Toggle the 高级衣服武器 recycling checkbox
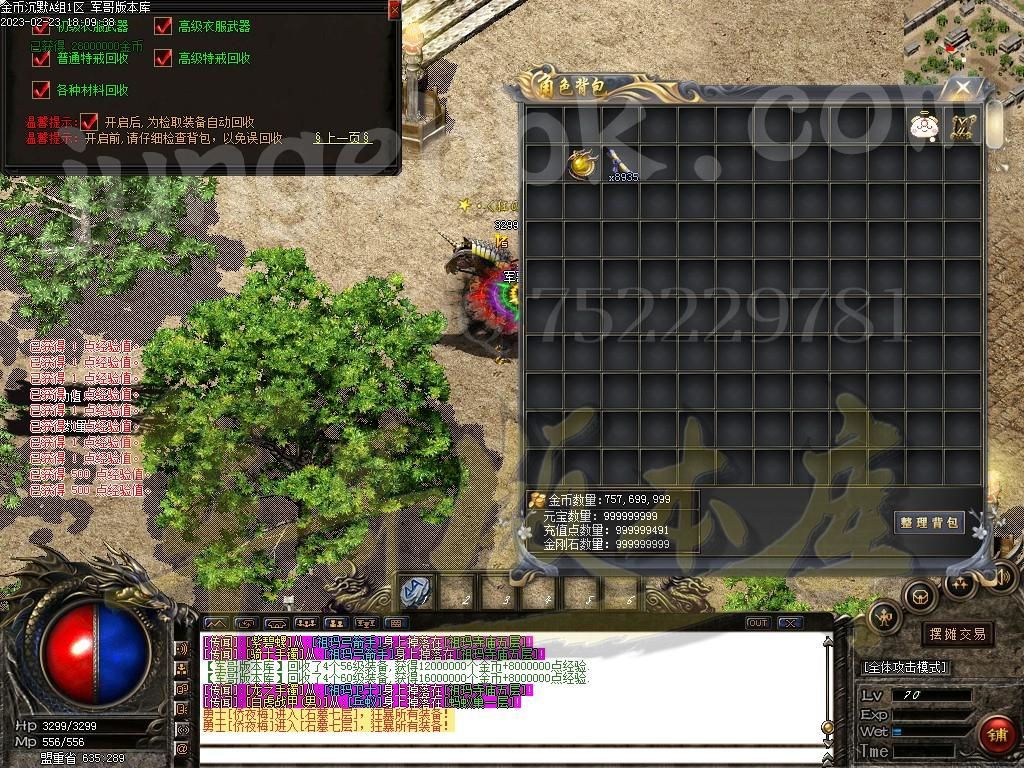The image size is (1024, 768). 163,26
